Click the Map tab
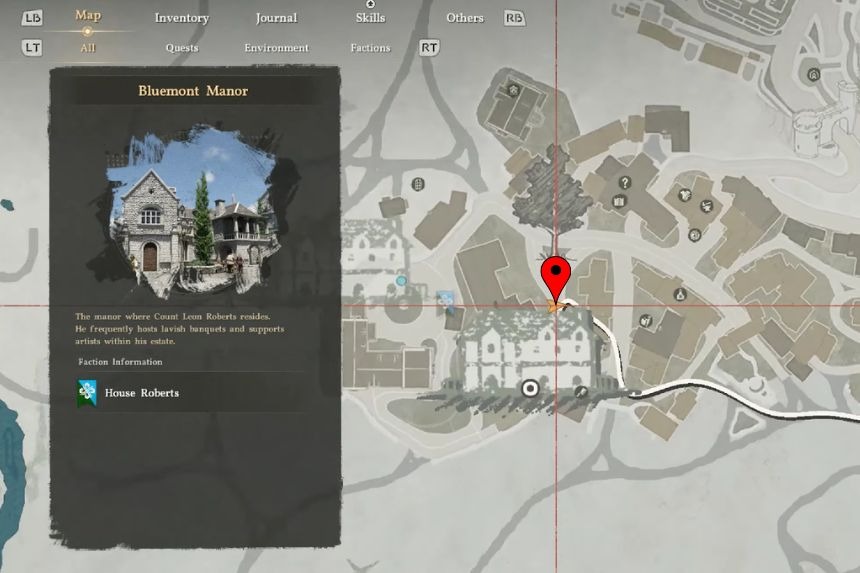860x573 pixels. coord(87,16)
